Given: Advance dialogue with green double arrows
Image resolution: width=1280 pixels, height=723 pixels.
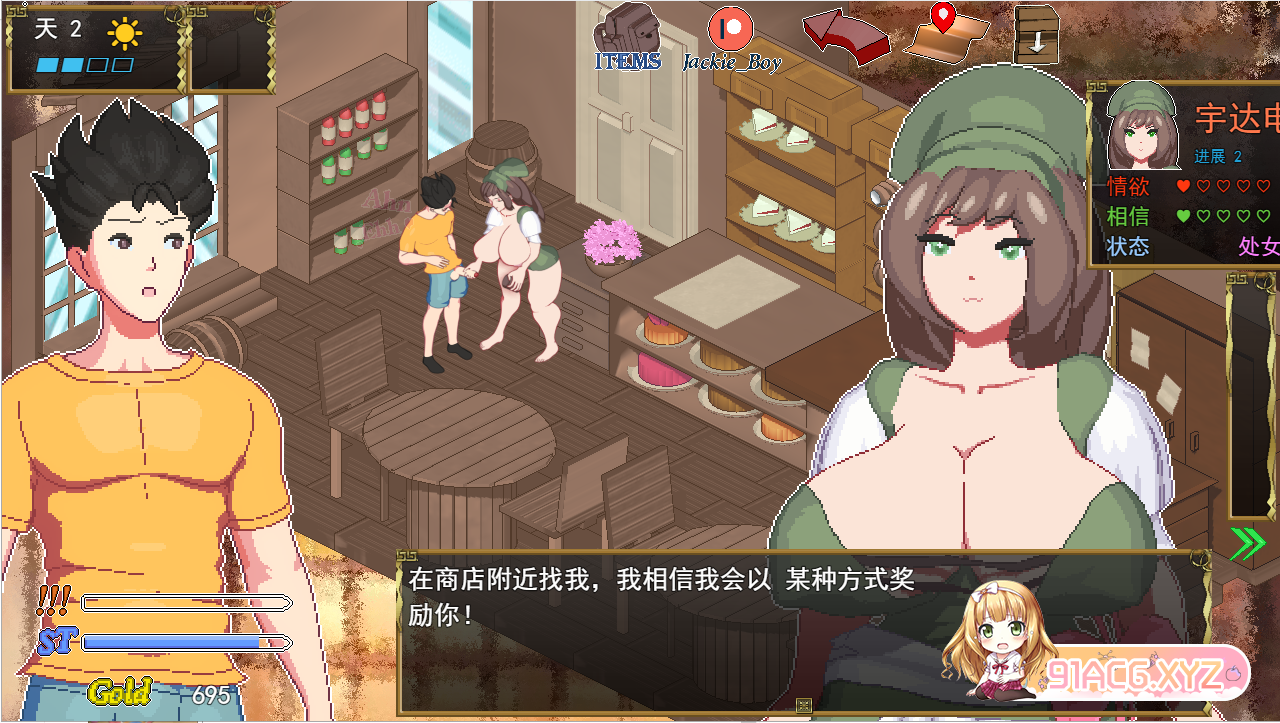Looking at the screenshot, I should tap(1247, 543).
